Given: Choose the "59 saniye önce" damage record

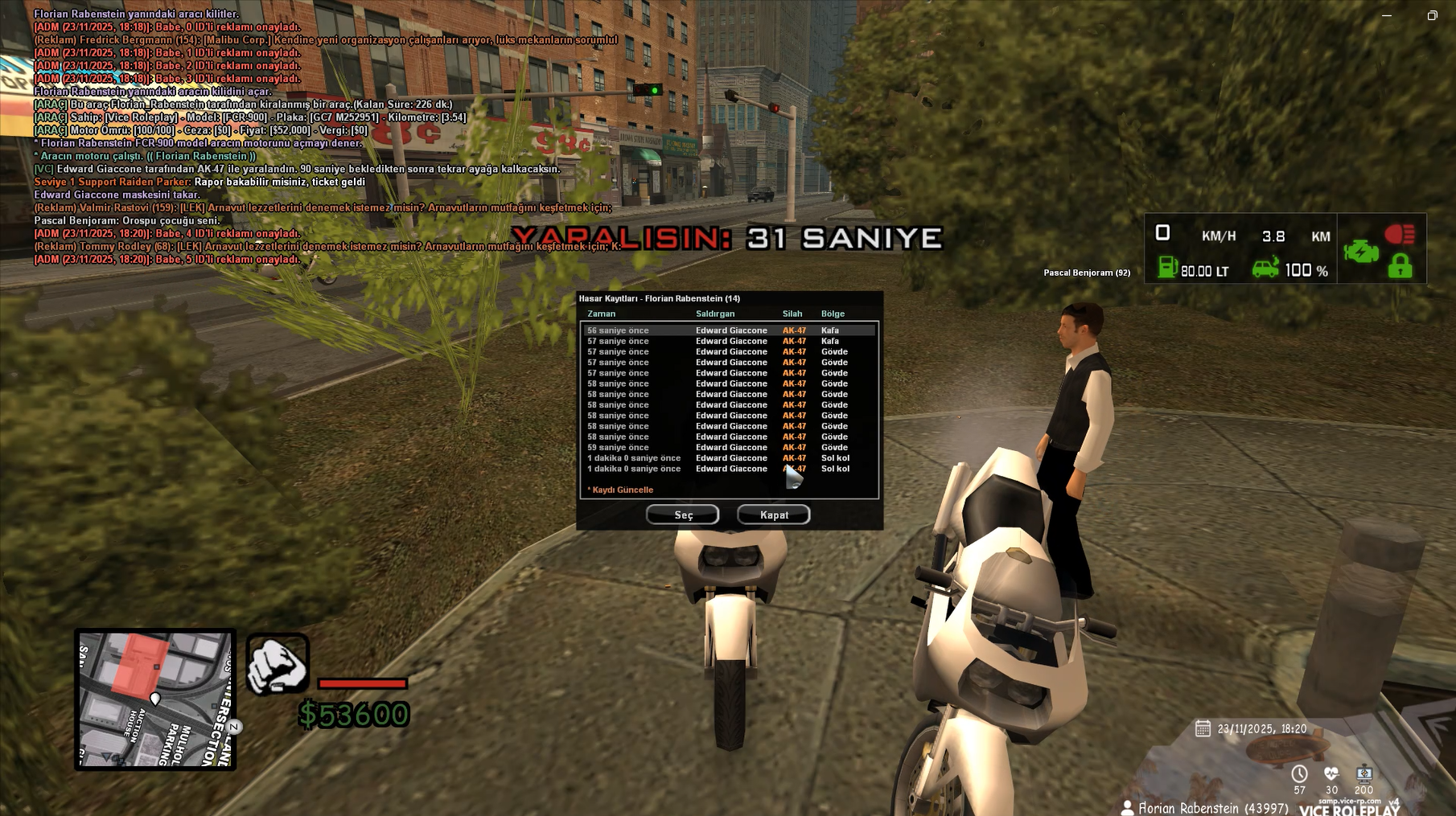Looking at the screenshot, I should point(729,448).
